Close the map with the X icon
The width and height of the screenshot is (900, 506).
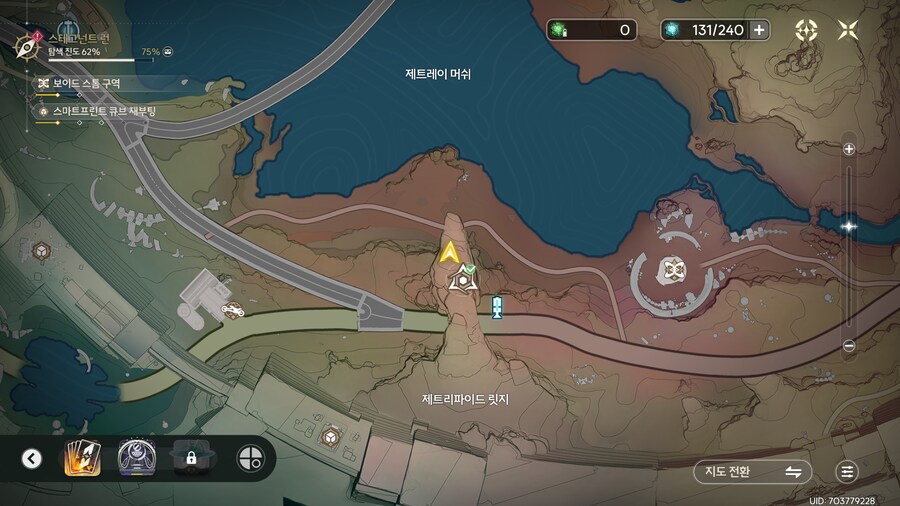[848, 30]
